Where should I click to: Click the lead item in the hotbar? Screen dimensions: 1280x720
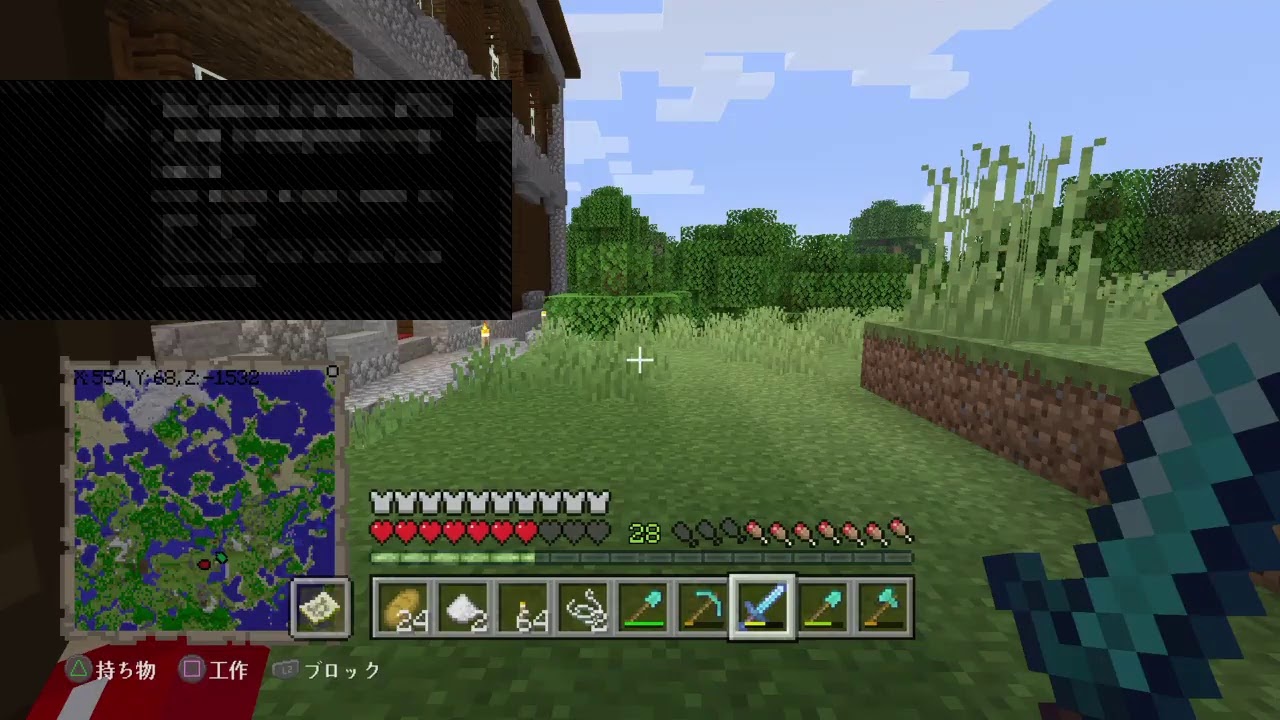click(x=584, y=607)
